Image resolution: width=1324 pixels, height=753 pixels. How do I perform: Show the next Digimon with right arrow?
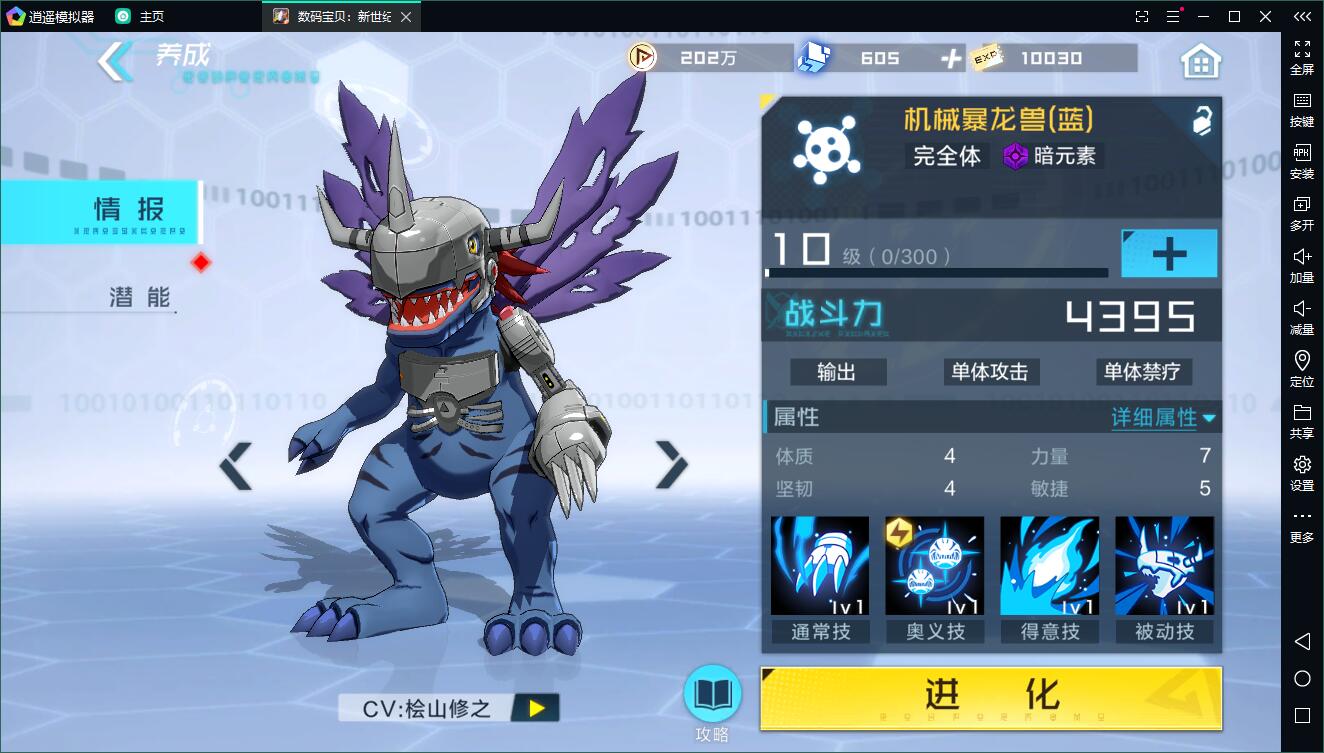point(671,464)
